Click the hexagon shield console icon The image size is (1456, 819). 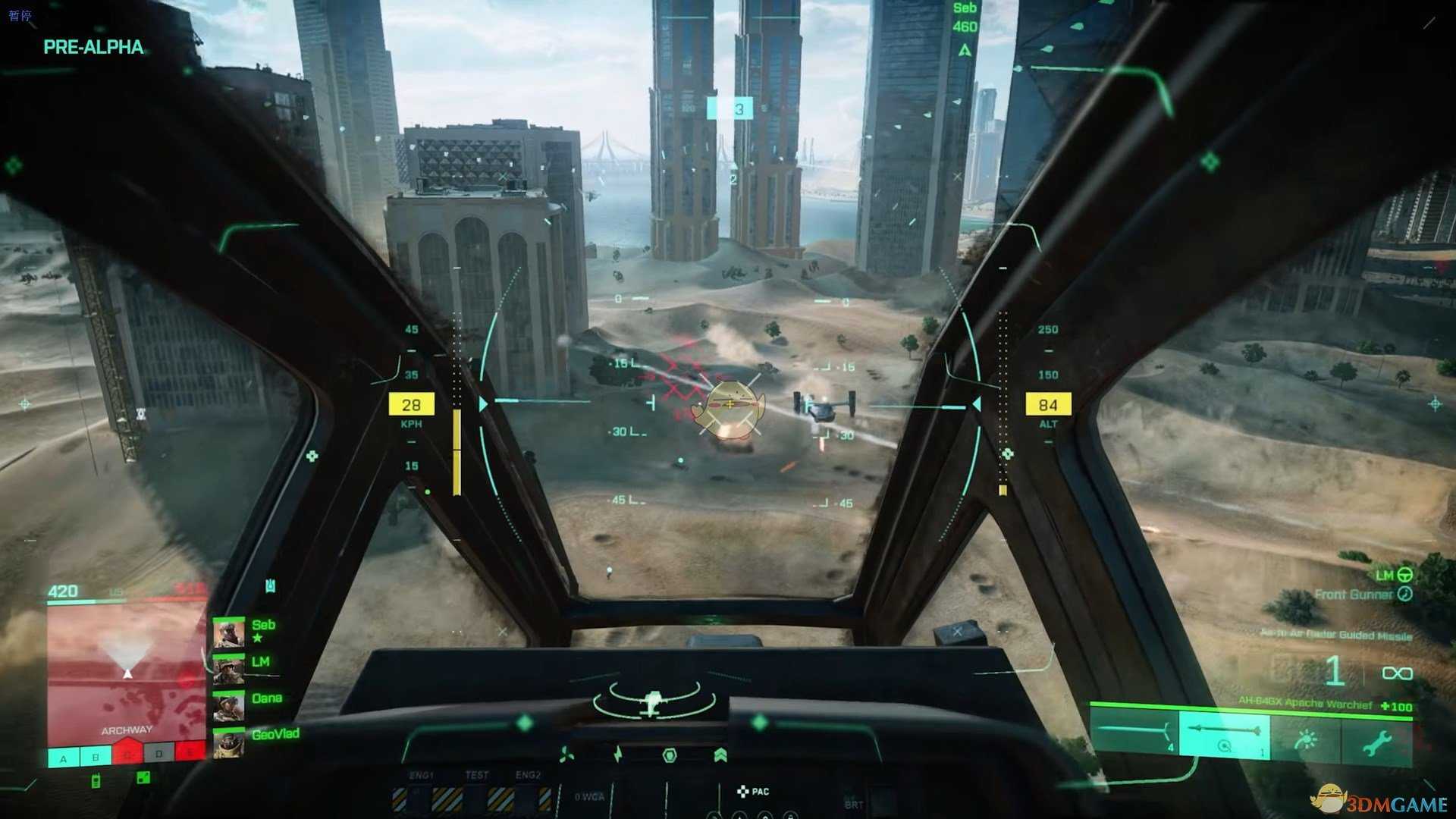click(670, 755)
